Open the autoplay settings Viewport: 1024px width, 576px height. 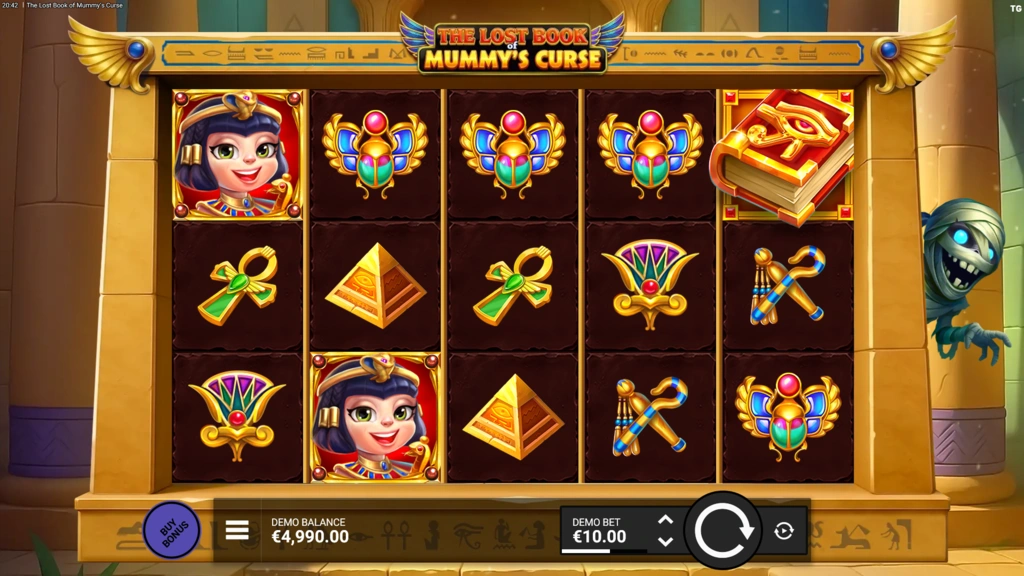(x=784, y=530)
